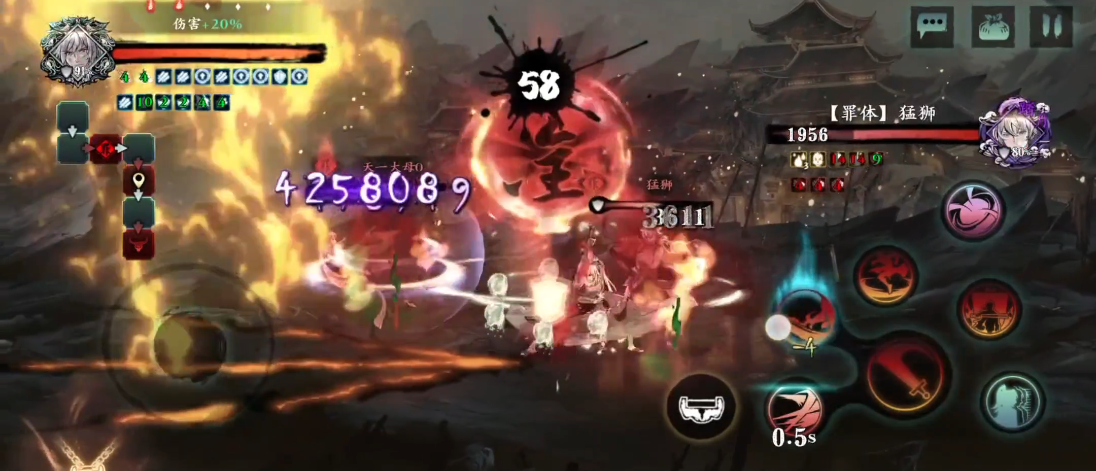Viewport: 1096px width, 471px height.
Task: Select the boss-room bull icon on the minimap
Action: point(138,243)
